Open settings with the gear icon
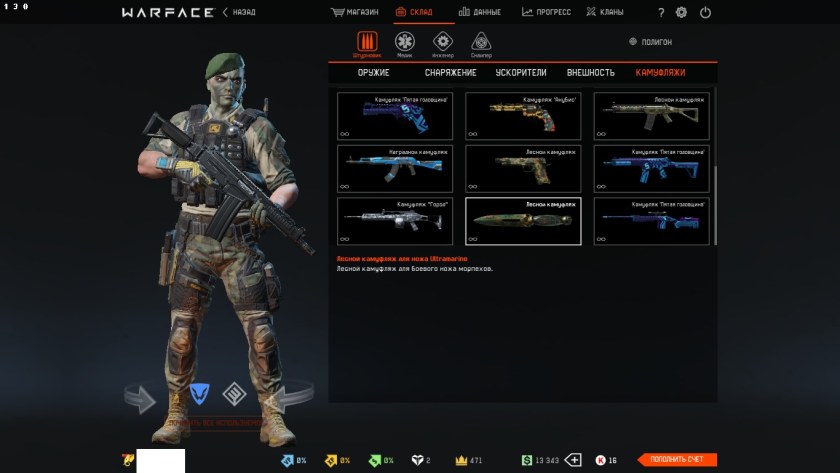This screenshot has width=840, height=473. [682, 13]
